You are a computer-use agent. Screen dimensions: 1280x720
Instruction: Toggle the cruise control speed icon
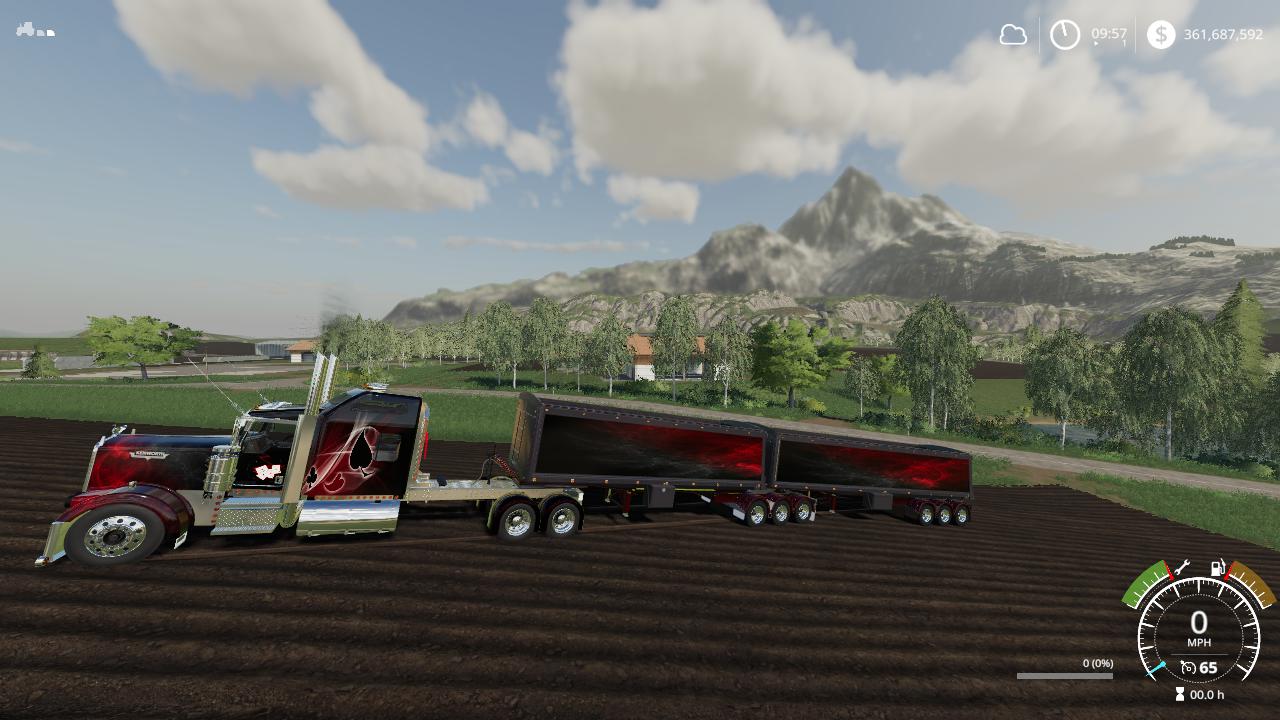(x=1188, y=667)
